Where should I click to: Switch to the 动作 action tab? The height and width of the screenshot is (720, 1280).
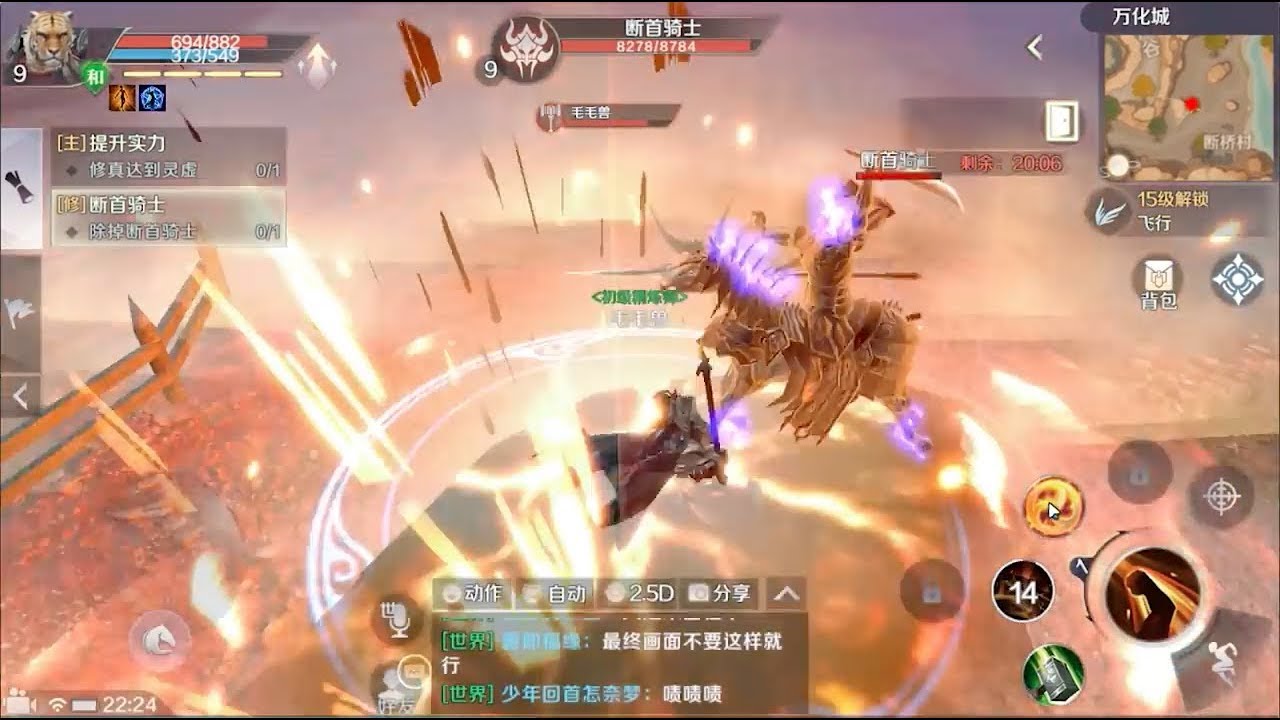474,592
